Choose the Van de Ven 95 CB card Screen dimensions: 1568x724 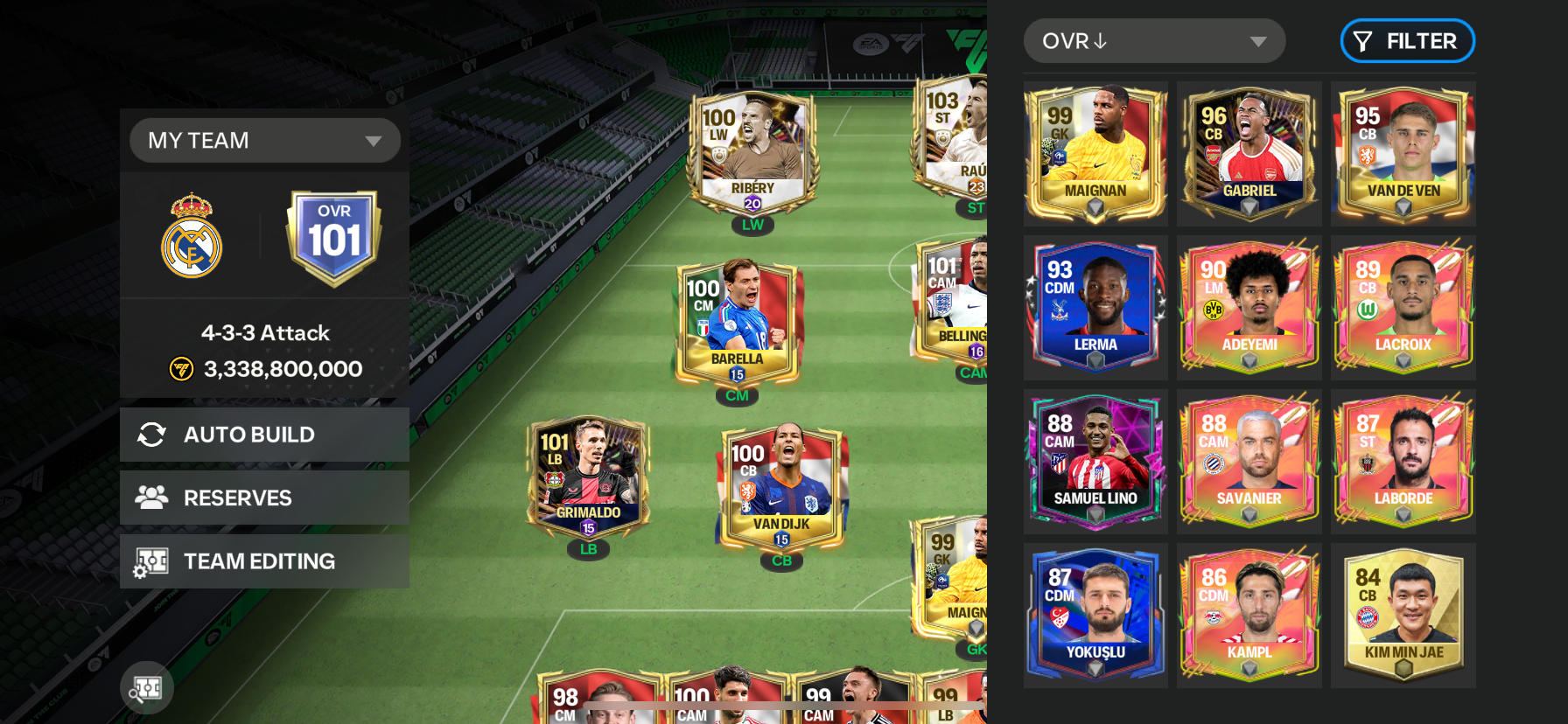click(x=1403, y=154)
